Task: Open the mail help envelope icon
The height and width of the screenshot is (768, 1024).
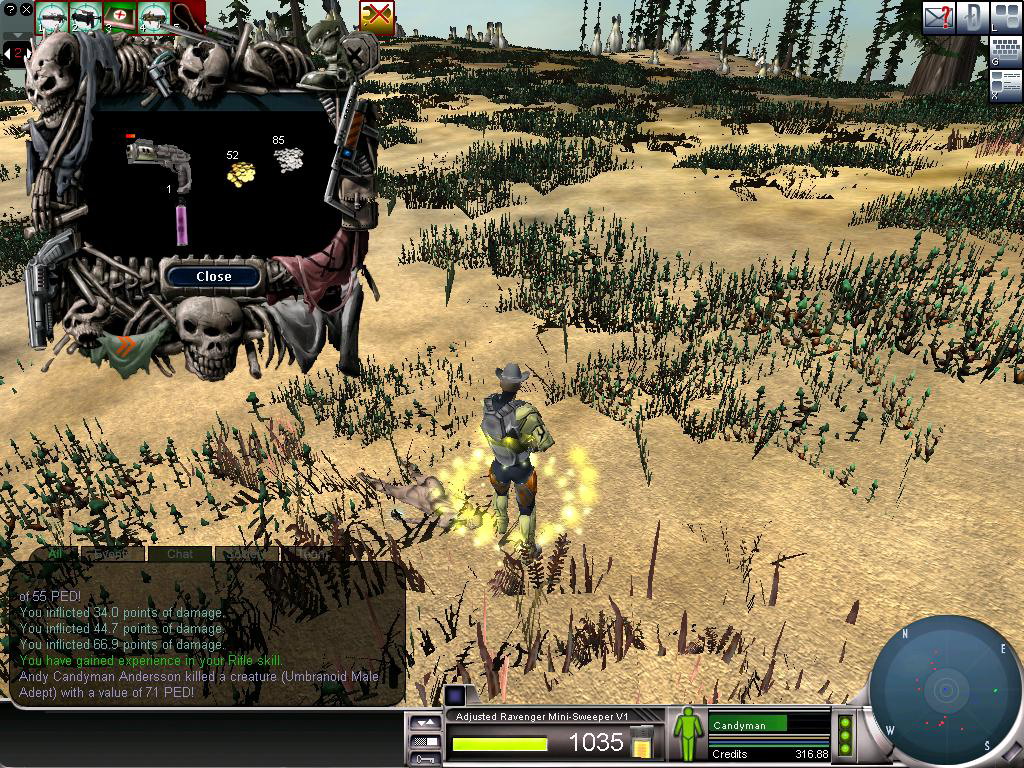Action: [939, 17]
